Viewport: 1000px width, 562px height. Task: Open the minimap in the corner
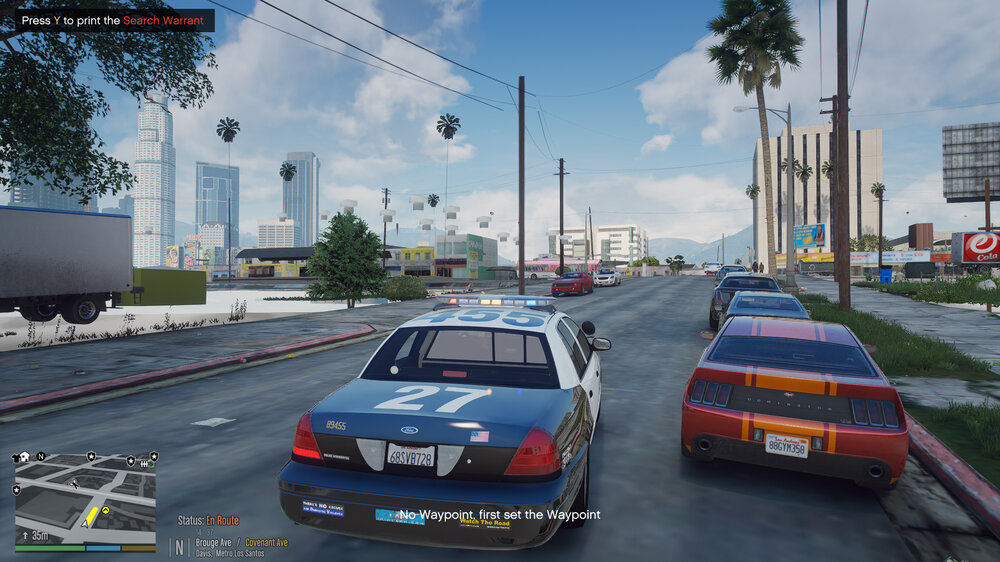pyautogui.click(x=85, y=498)
